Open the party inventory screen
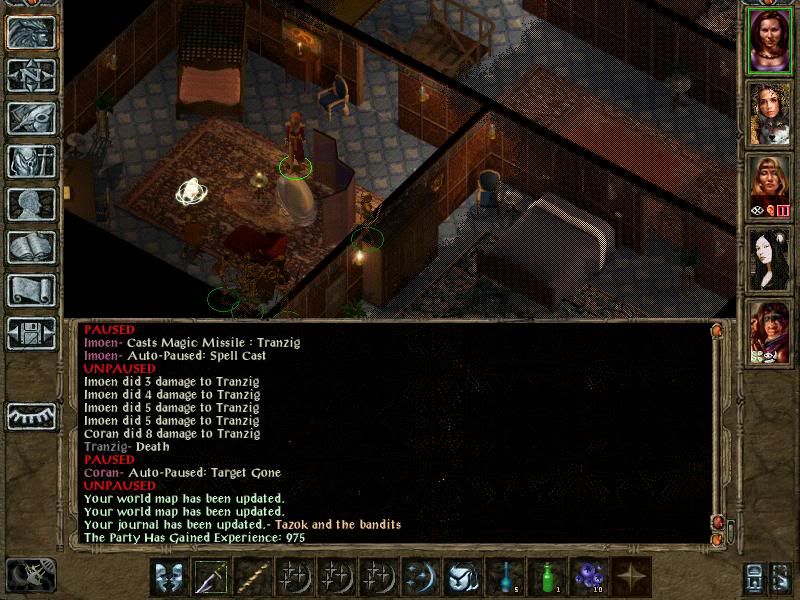This screenshot has width=800, height=600. click(x=31, y=161)
